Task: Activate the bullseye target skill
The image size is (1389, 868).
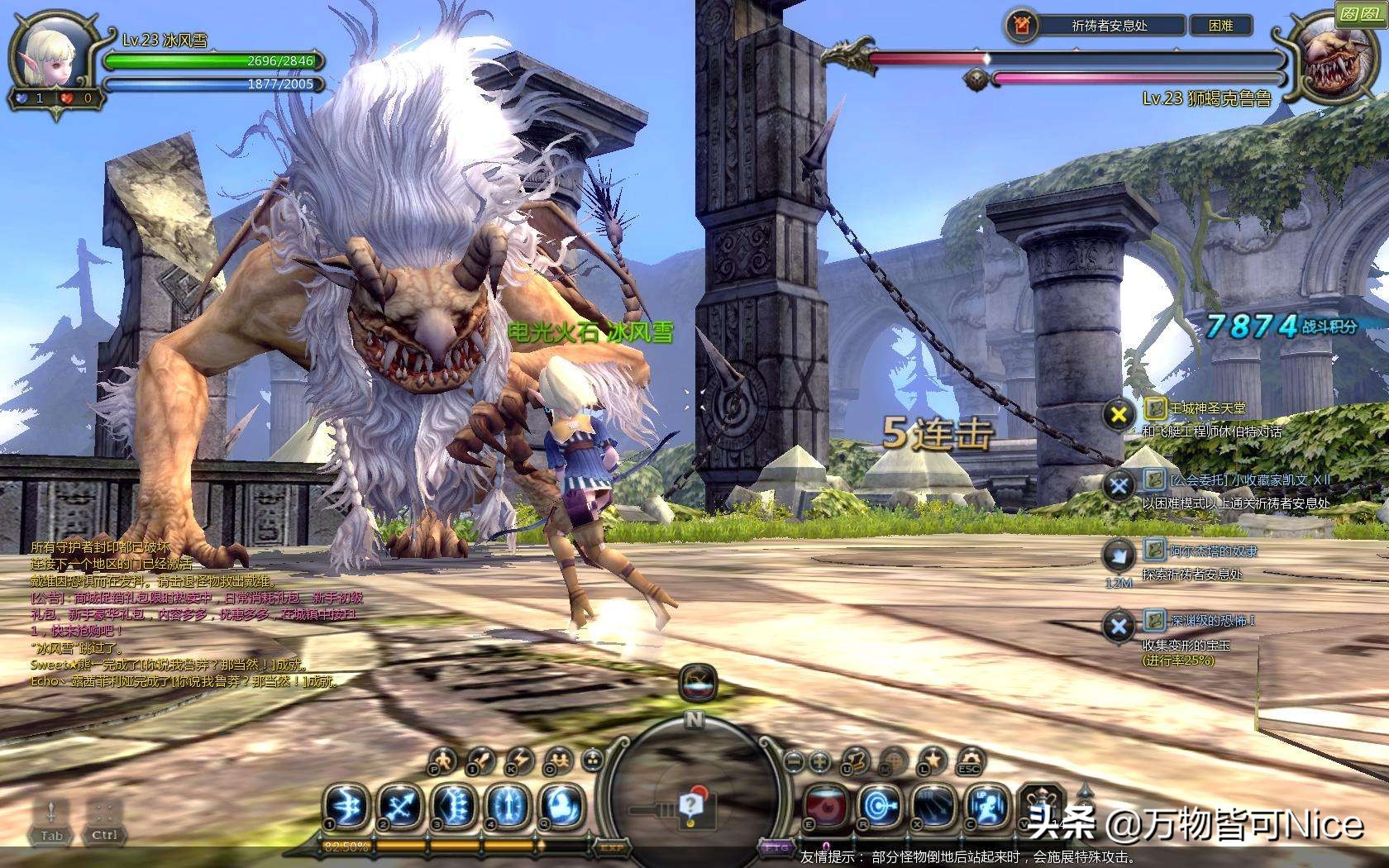Action: [880, 805]
